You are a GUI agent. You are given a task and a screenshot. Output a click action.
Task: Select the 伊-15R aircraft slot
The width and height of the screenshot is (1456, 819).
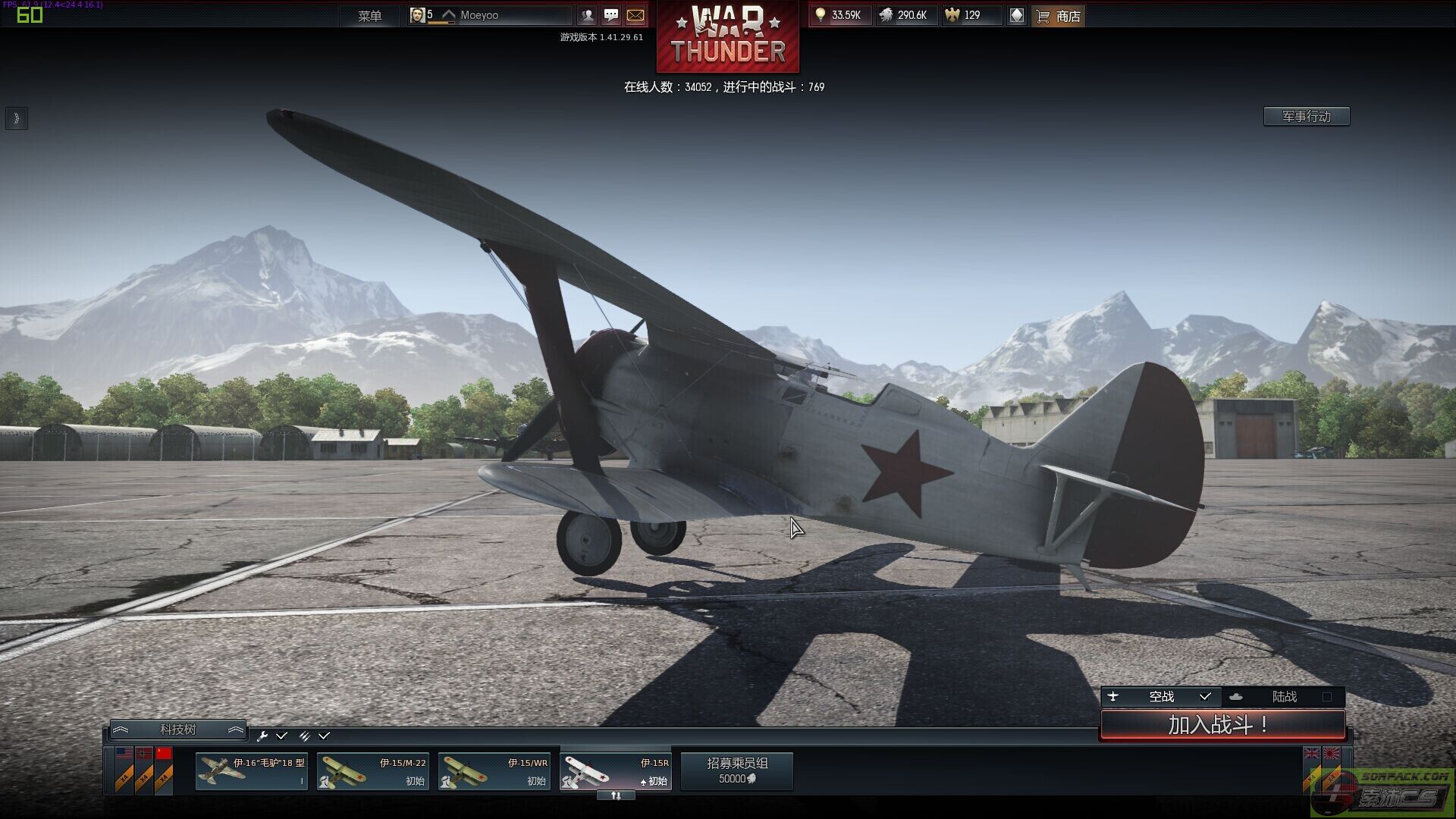pos(615,771)
